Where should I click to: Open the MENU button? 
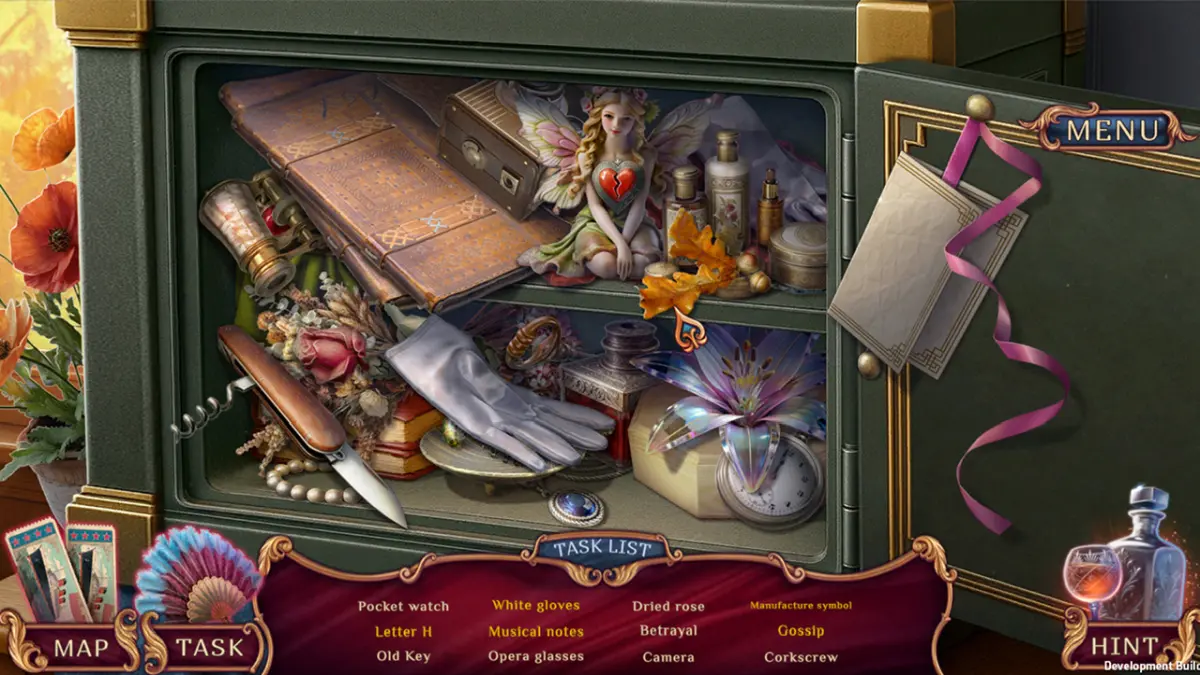pyautogui.click(x=1113, y=129)
